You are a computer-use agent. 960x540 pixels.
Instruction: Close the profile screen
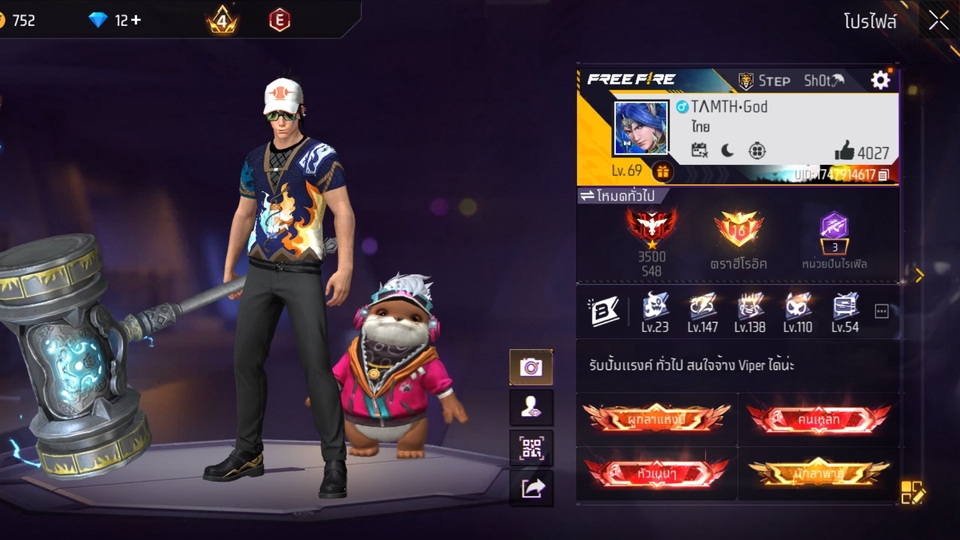938,21
